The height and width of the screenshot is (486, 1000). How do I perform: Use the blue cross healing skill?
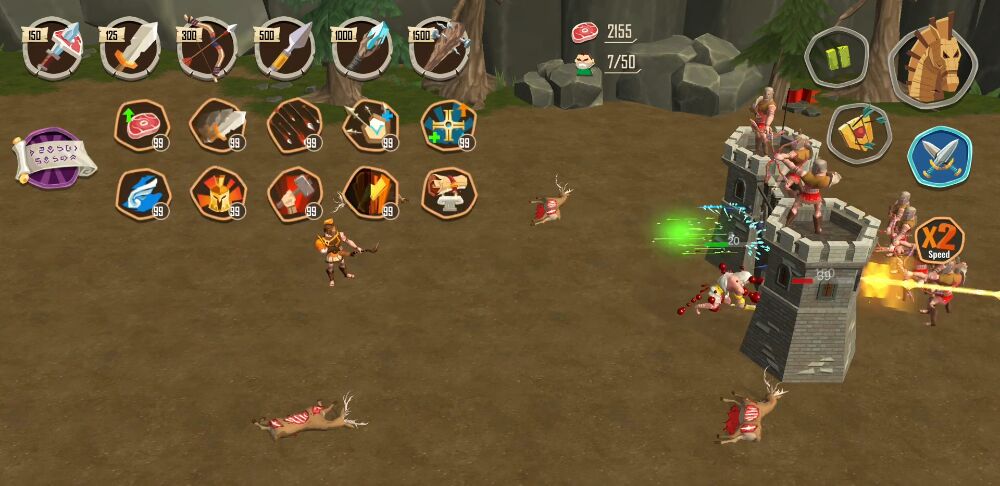[448, 125]
